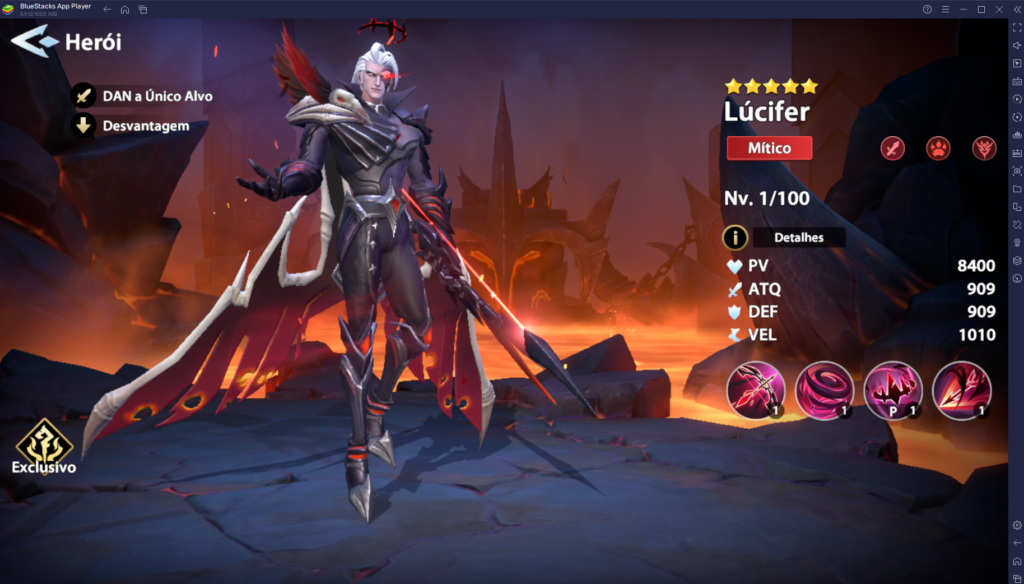The height and width of the screenshot is (584, 1024).
Task: Go back from the Herói screen
Action: pos(33,42)
